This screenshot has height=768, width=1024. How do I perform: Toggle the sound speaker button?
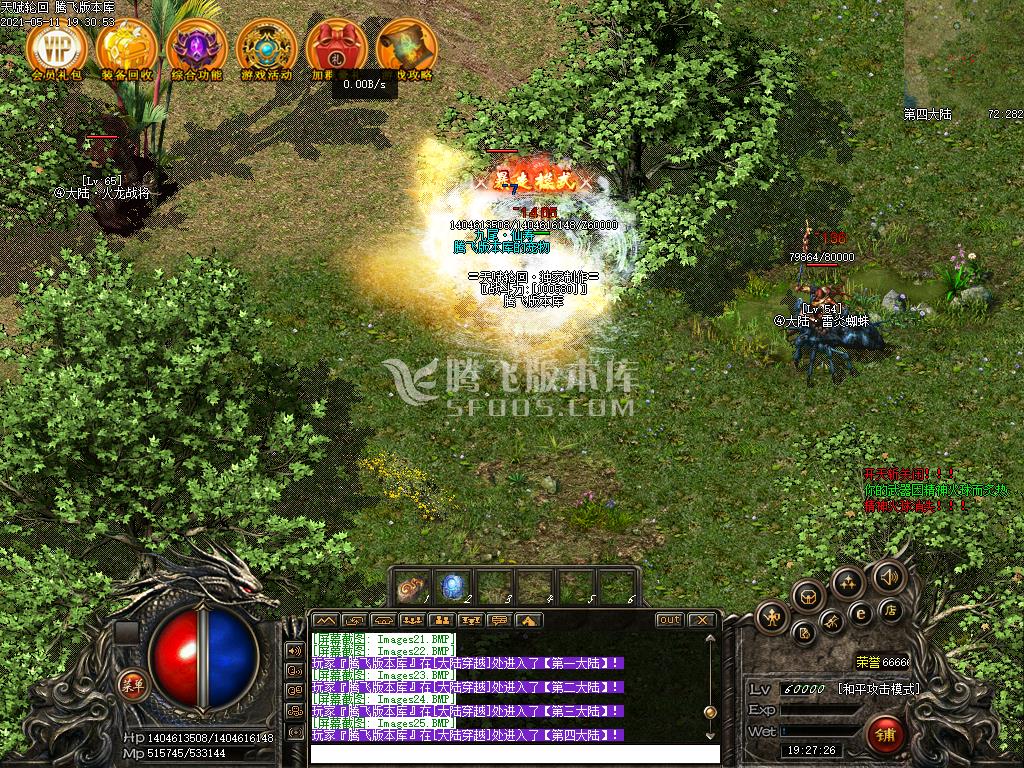[x=888, y=577]
